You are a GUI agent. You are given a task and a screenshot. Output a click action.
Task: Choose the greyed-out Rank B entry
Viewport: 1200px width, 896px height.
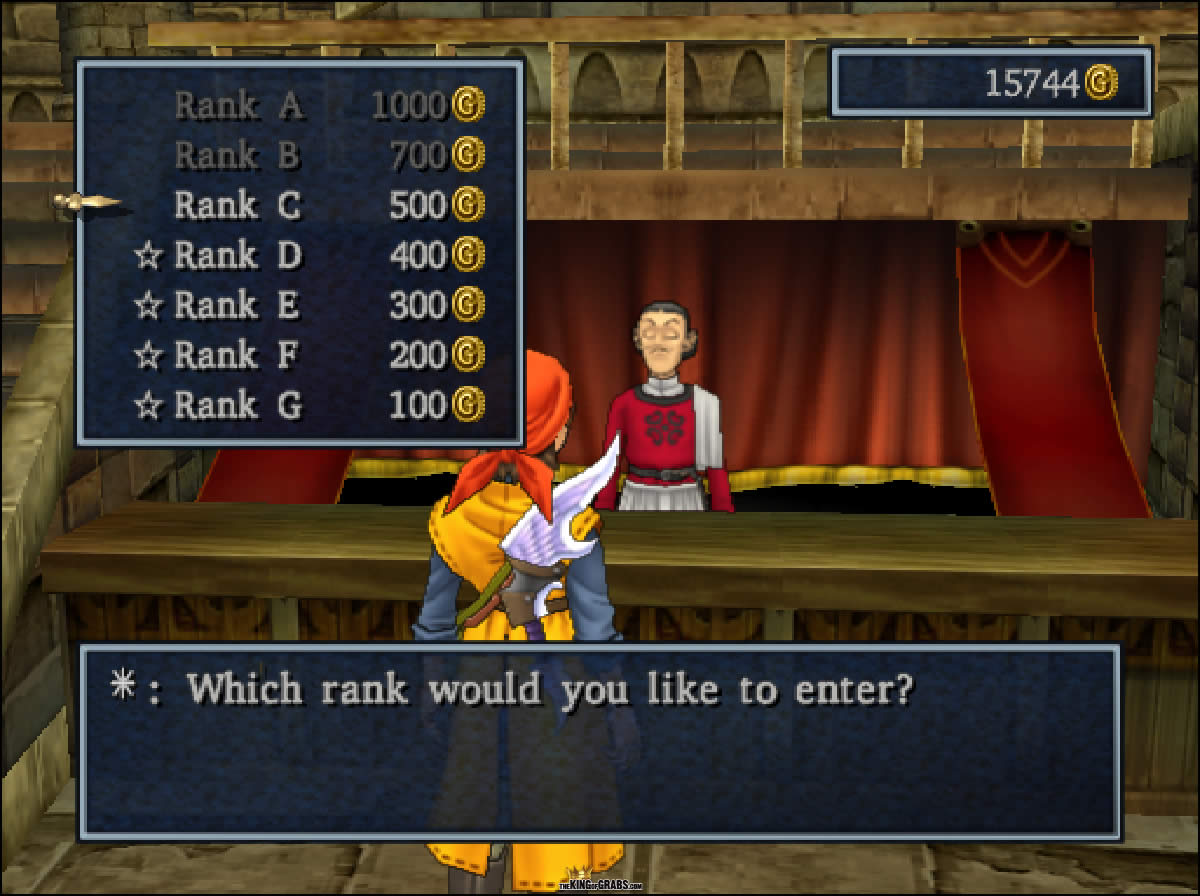click(x=238, y=155)
